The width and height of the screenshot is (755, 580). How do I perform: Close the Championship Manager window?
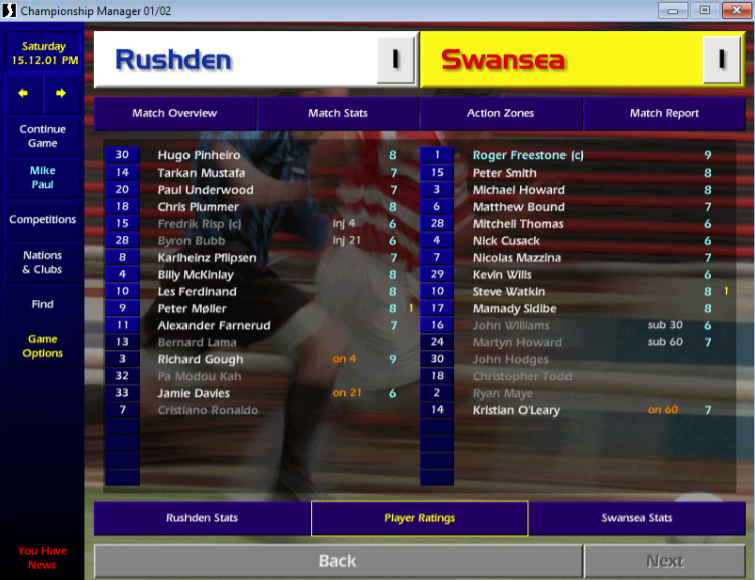pos(733,10)
